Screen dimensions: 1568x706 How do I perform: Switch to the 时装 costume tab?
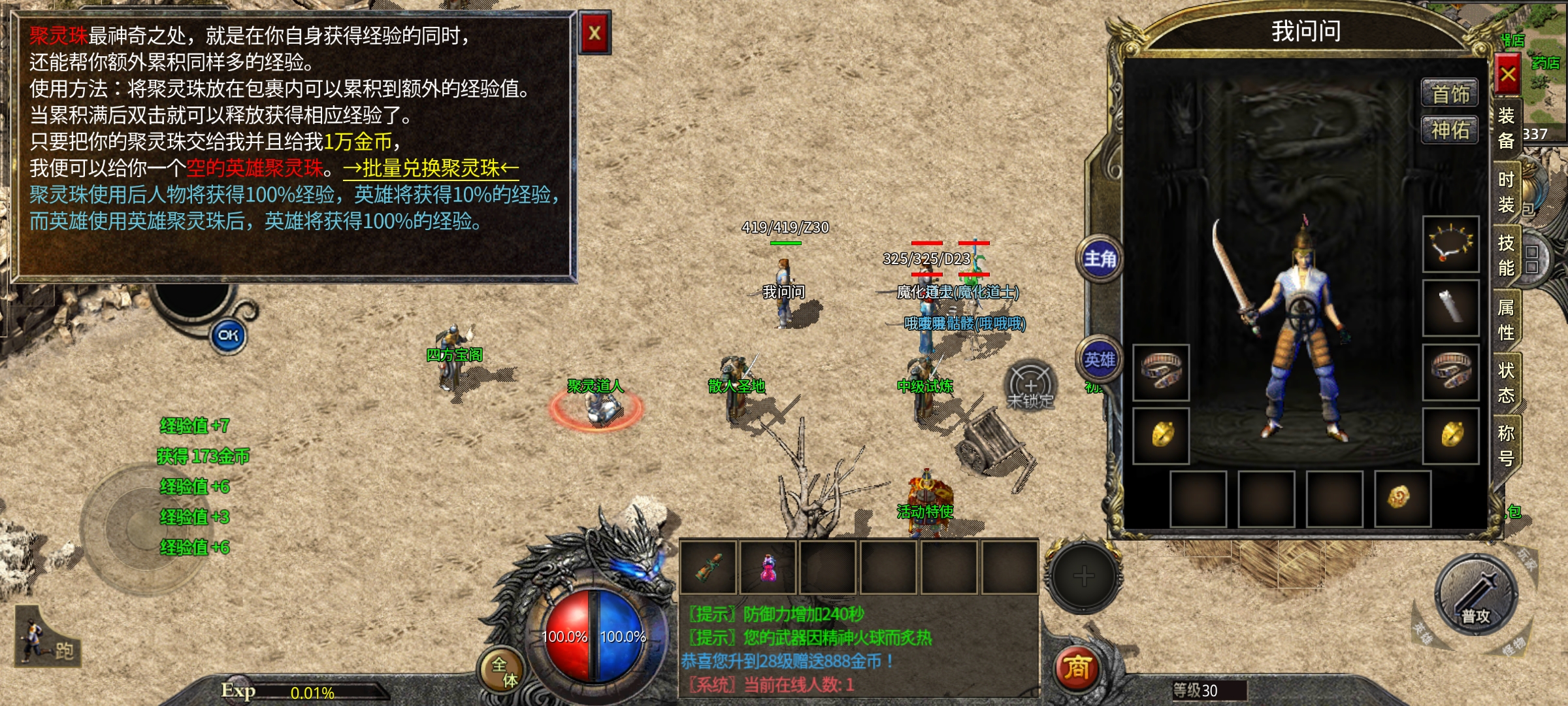(x=1506, y=192)
